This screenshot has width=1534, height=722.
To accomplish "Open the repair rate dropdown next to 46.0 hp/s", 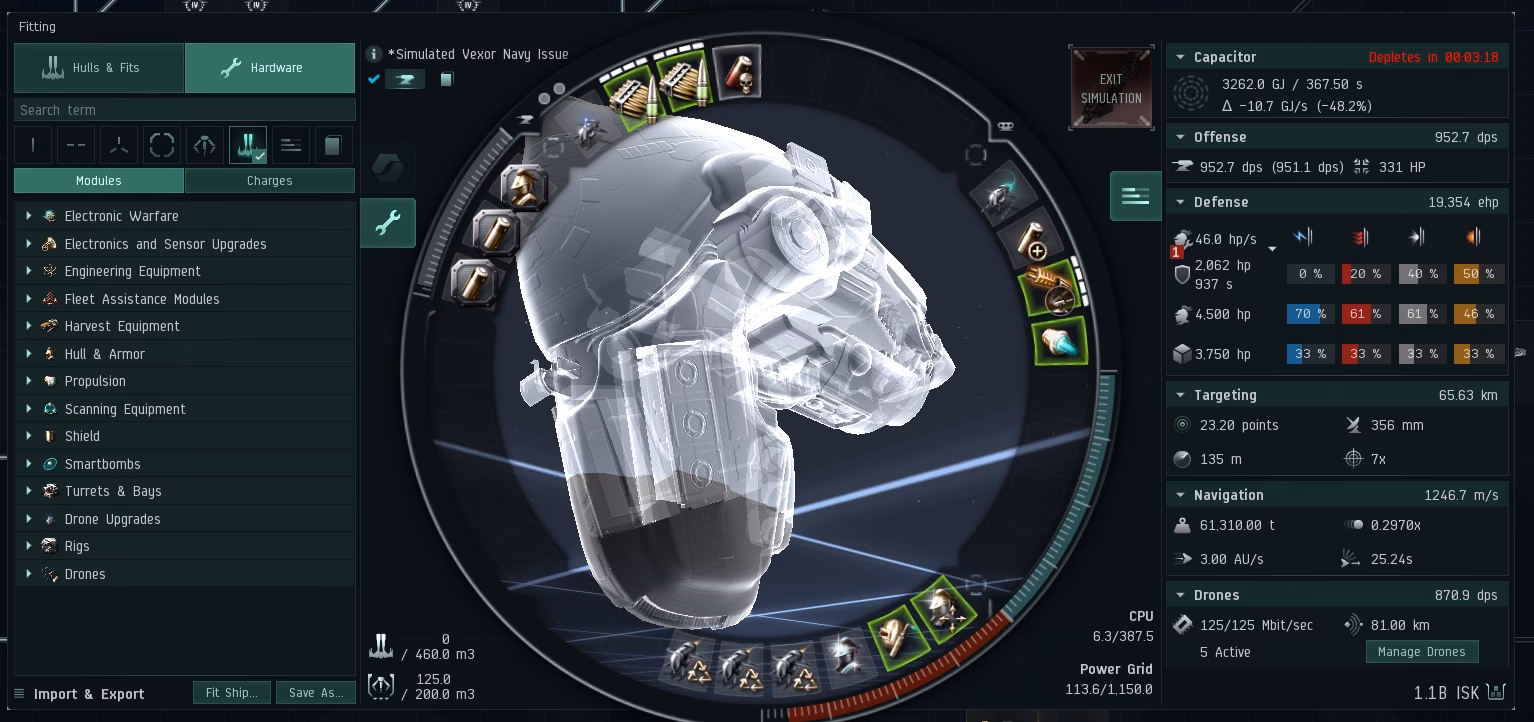I will [x=1272, y=249].
